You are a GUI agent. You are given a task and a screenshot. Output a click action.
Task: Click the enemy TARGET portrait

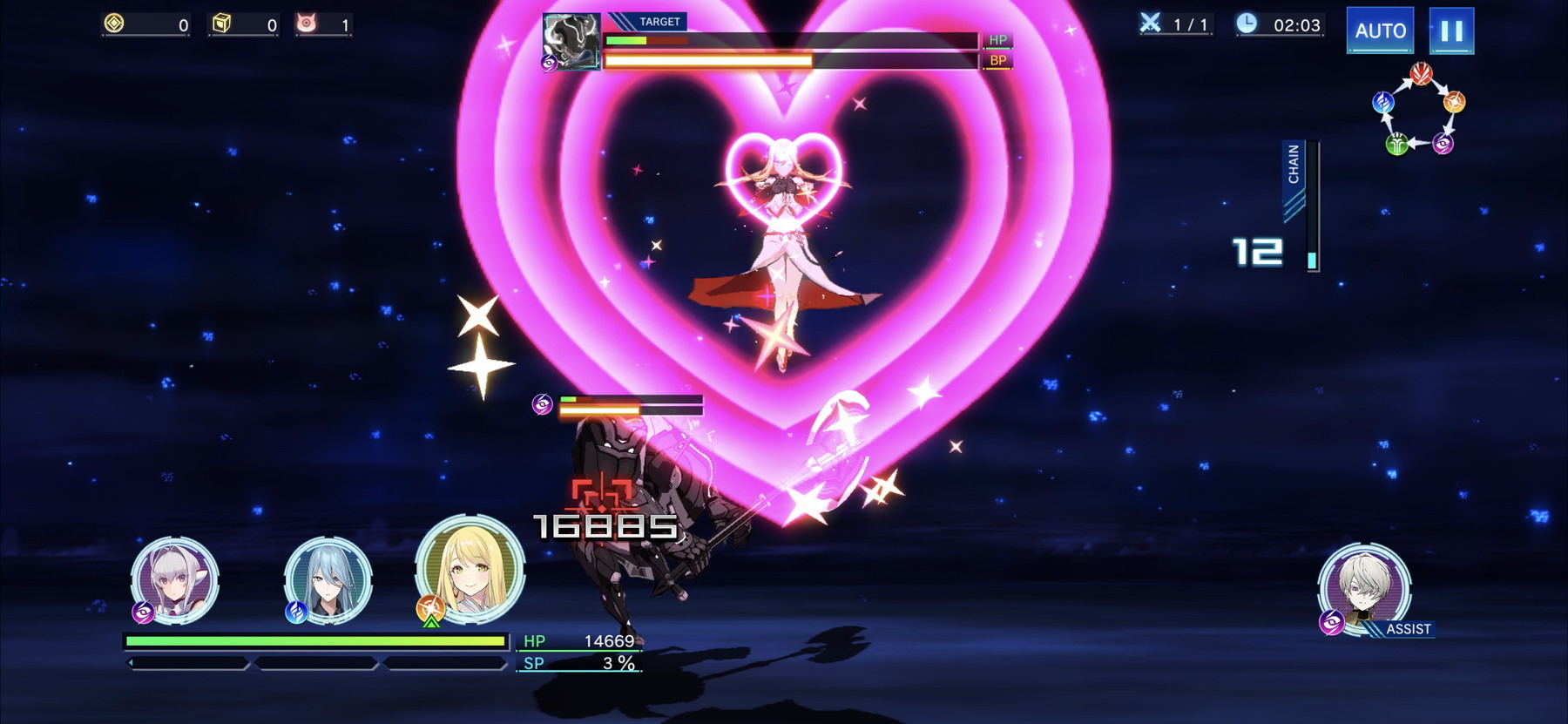click(570, 42)
